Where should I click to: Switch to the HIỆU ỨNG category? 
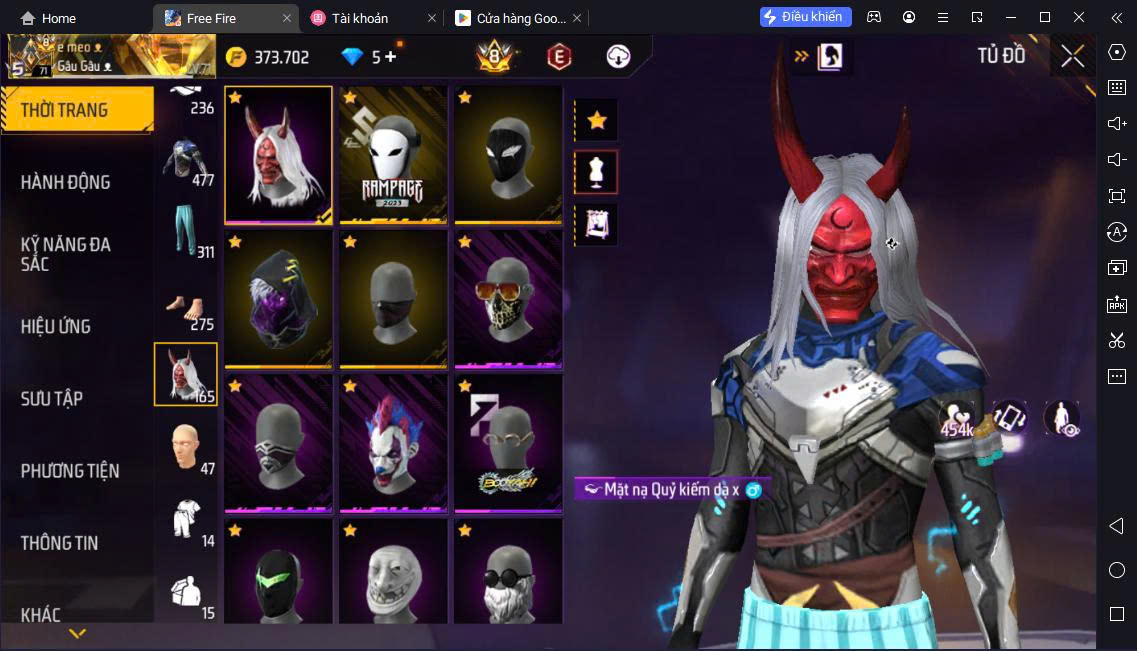[x=56, y=326]
